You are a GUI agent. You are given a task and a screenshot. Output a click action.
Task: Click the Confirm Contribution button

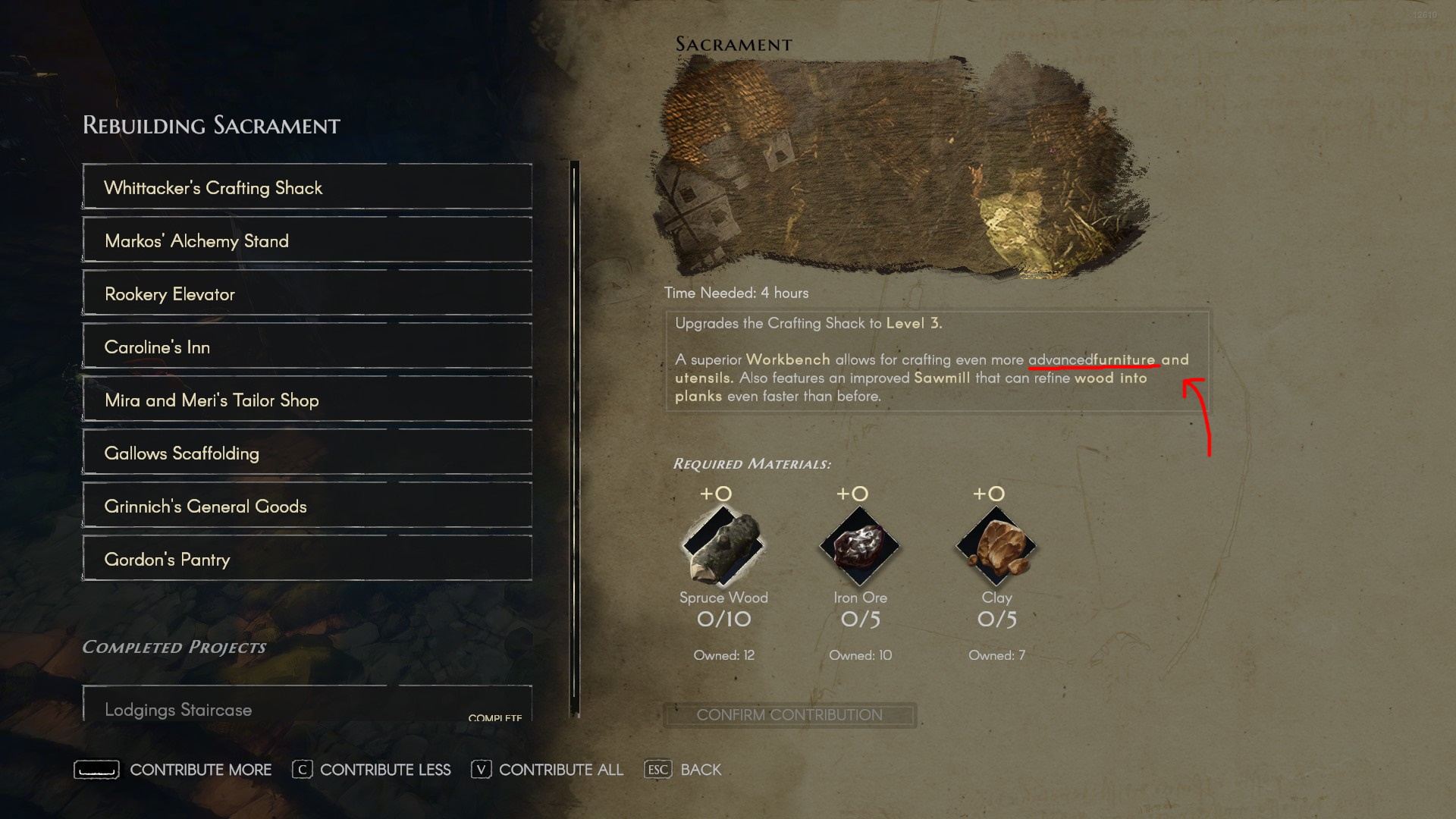point(789,715)
